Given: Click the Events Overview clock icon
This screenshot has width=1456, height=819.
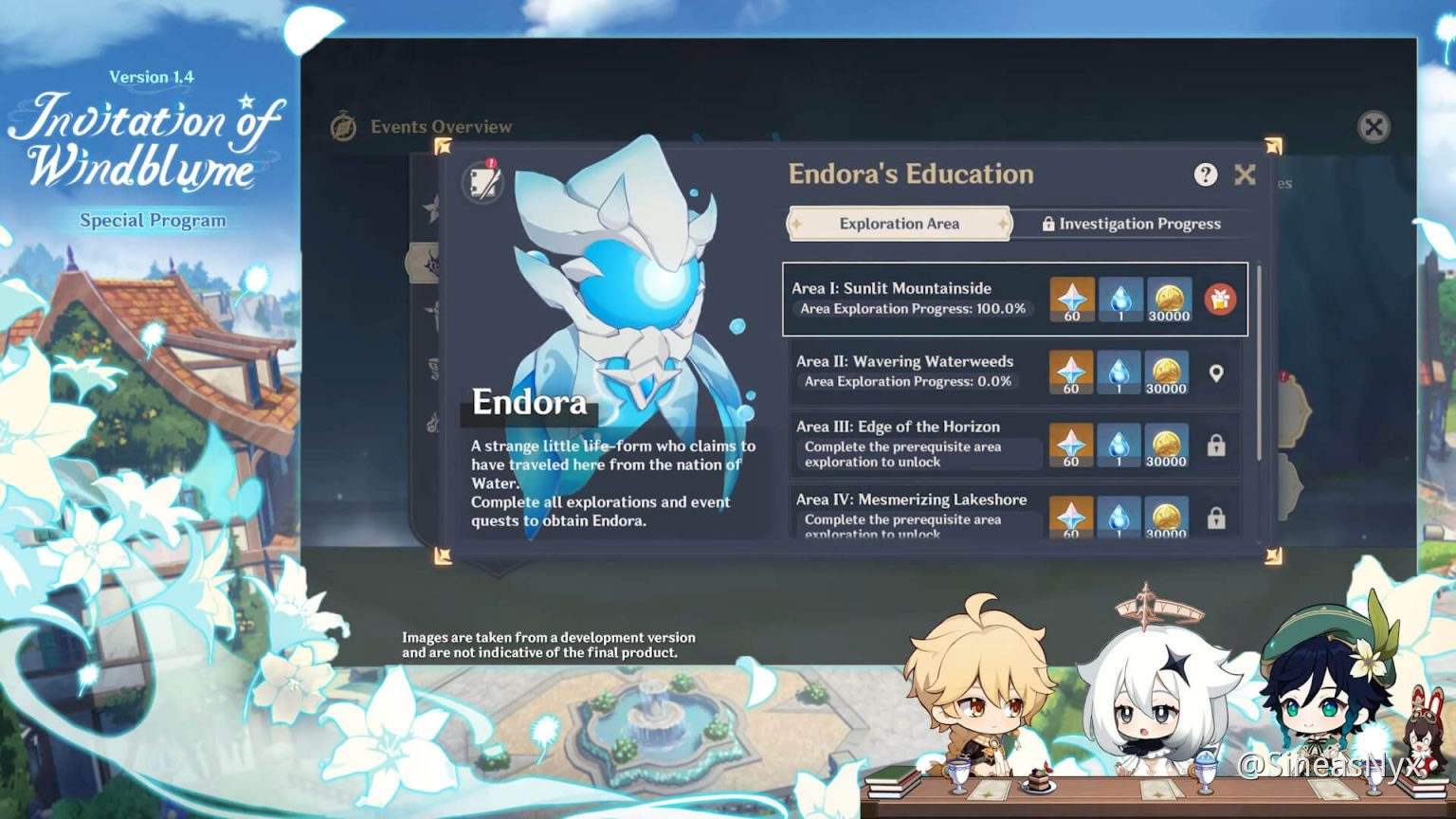Looking at the screenshot, I should click(343, 125).
